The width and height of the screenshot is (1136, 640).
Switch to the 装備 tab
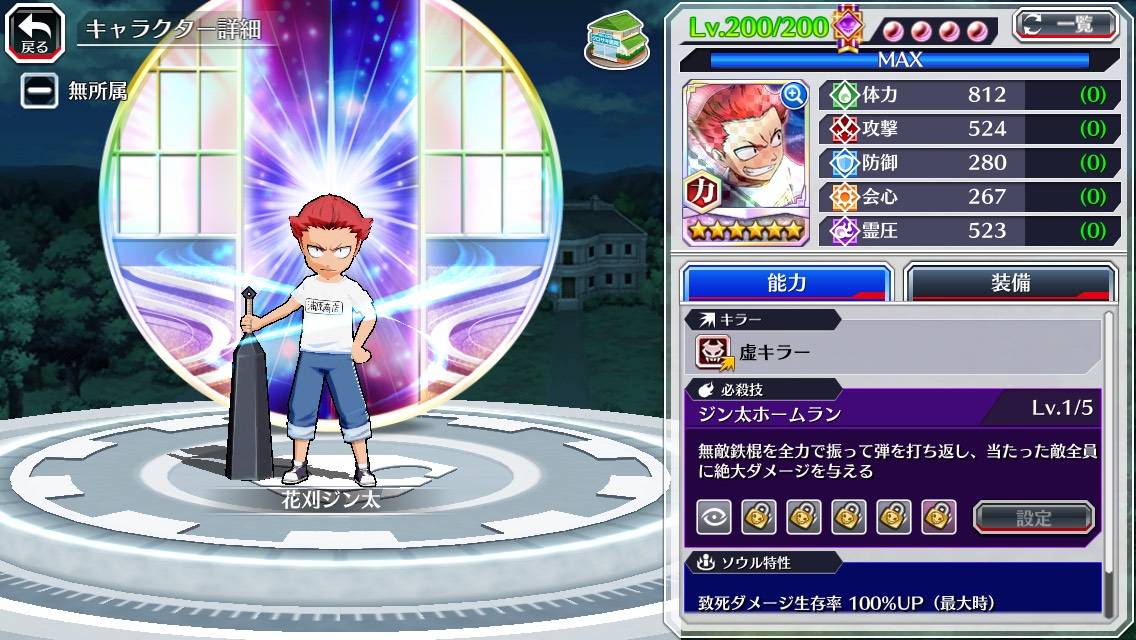pos(1010,283)
